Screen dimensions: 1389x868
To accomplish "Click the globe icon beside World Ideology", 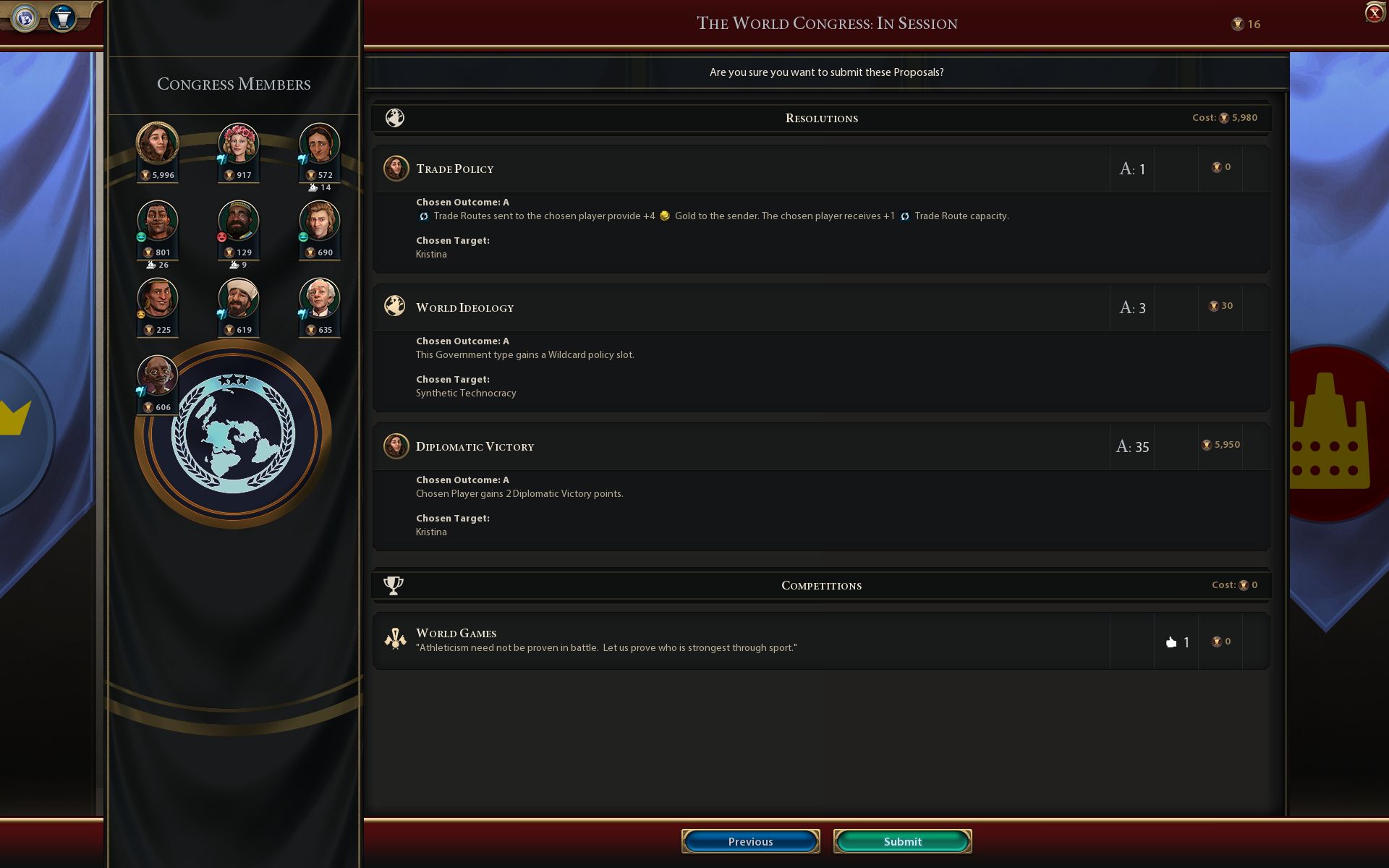I will 394,306.
